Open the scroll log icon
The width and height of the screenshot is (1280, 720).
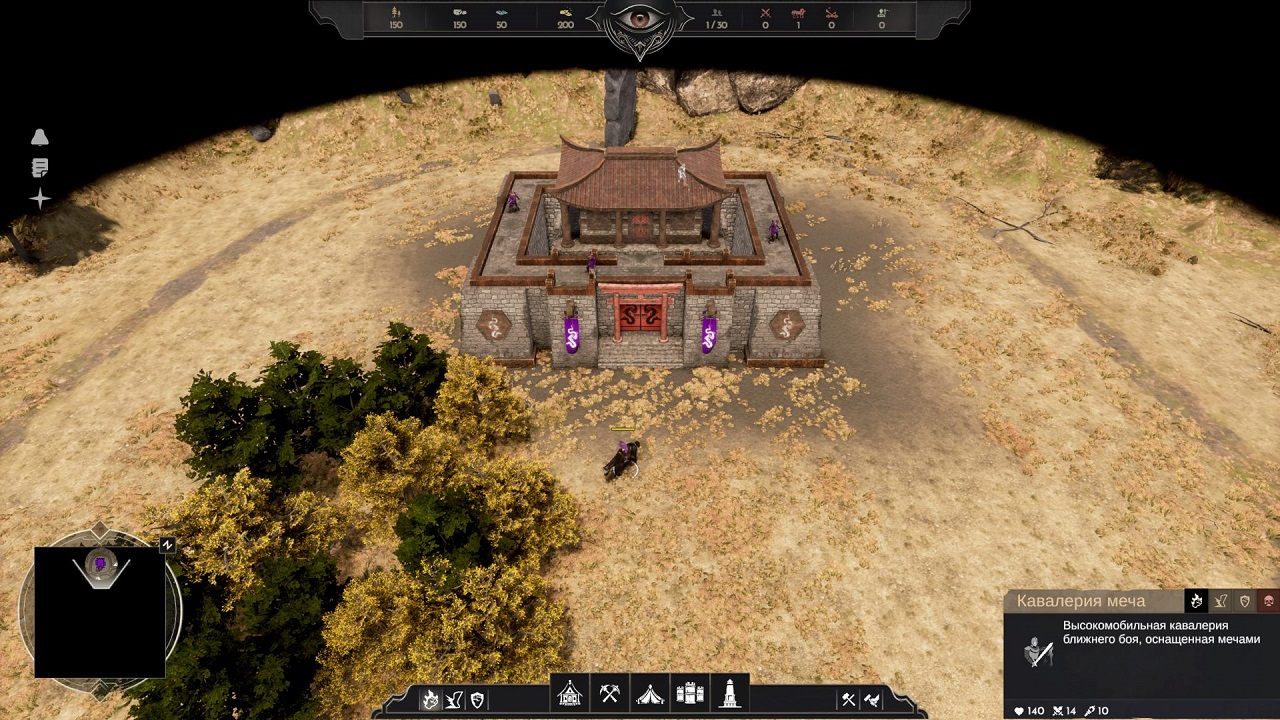click(x=40, y=168)
